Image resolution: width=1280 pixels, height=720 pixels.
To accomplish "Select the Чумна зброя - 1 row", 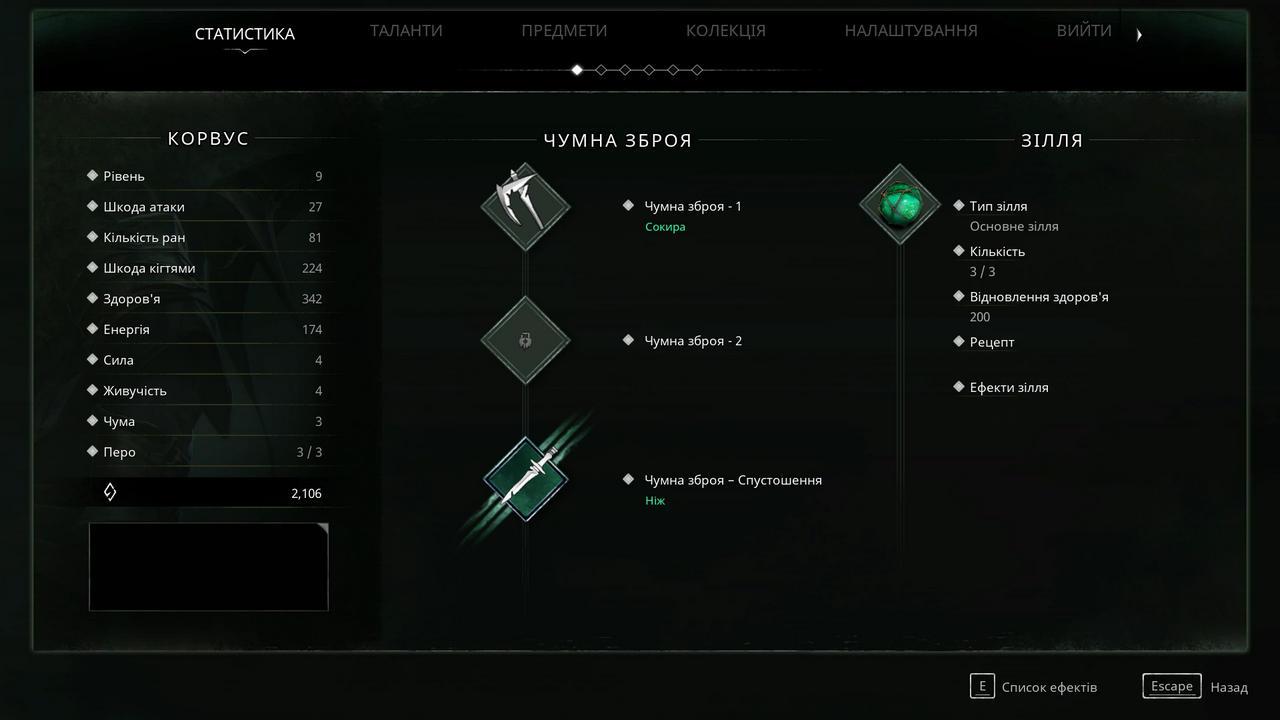I will point(693,206).
